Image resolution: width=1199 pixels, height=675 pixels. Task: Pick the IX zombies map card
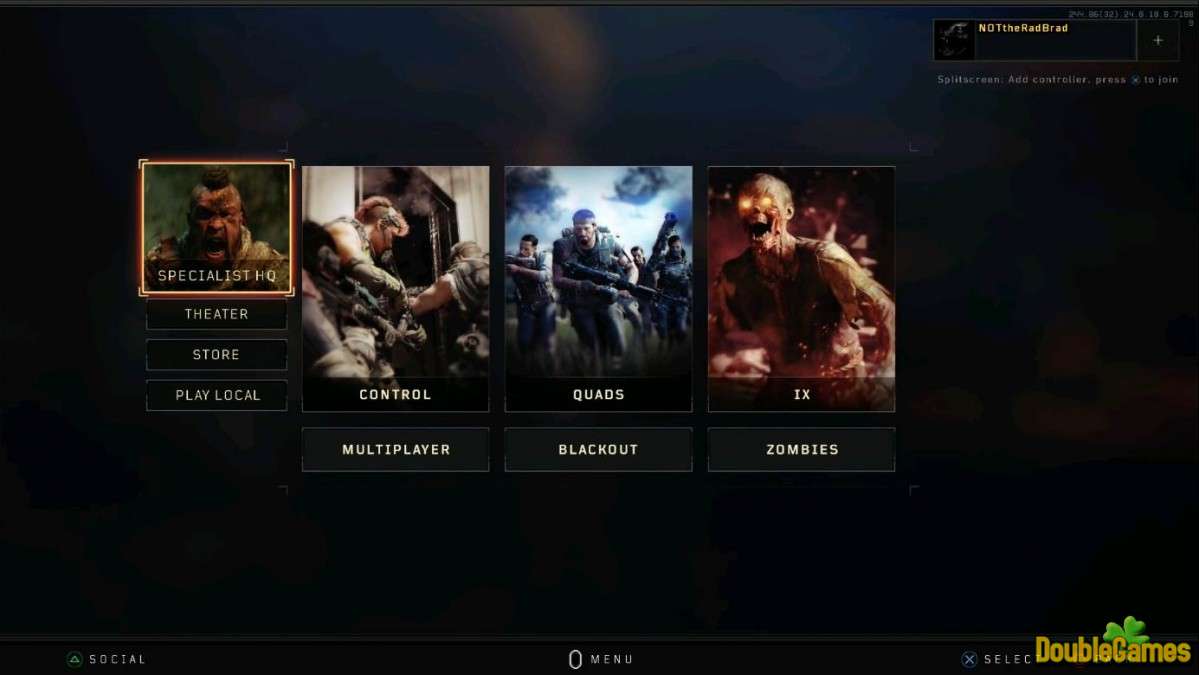click(x=801, y=288)
